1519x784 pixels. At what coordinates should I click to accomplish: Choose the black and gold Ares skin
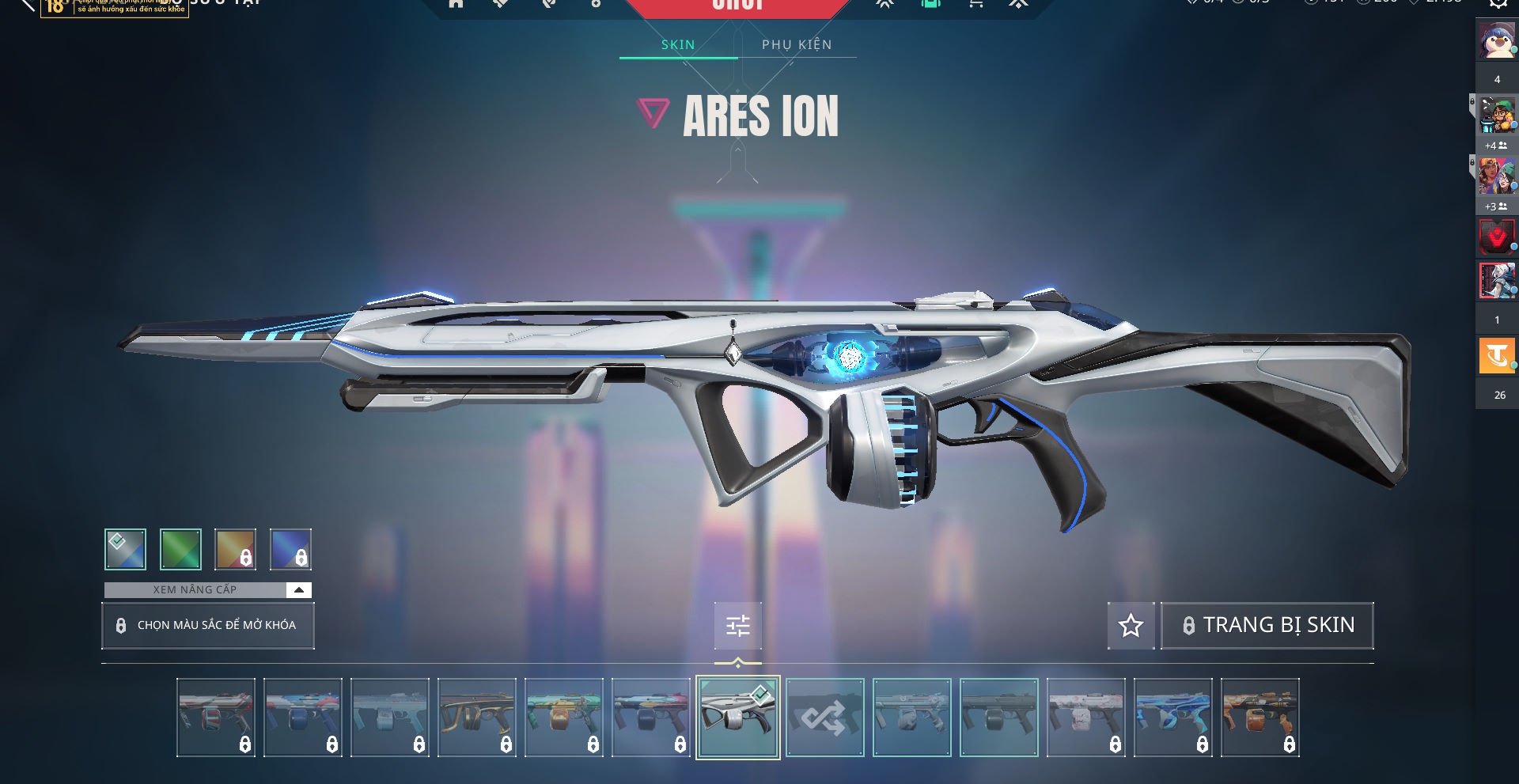point(476,718)
